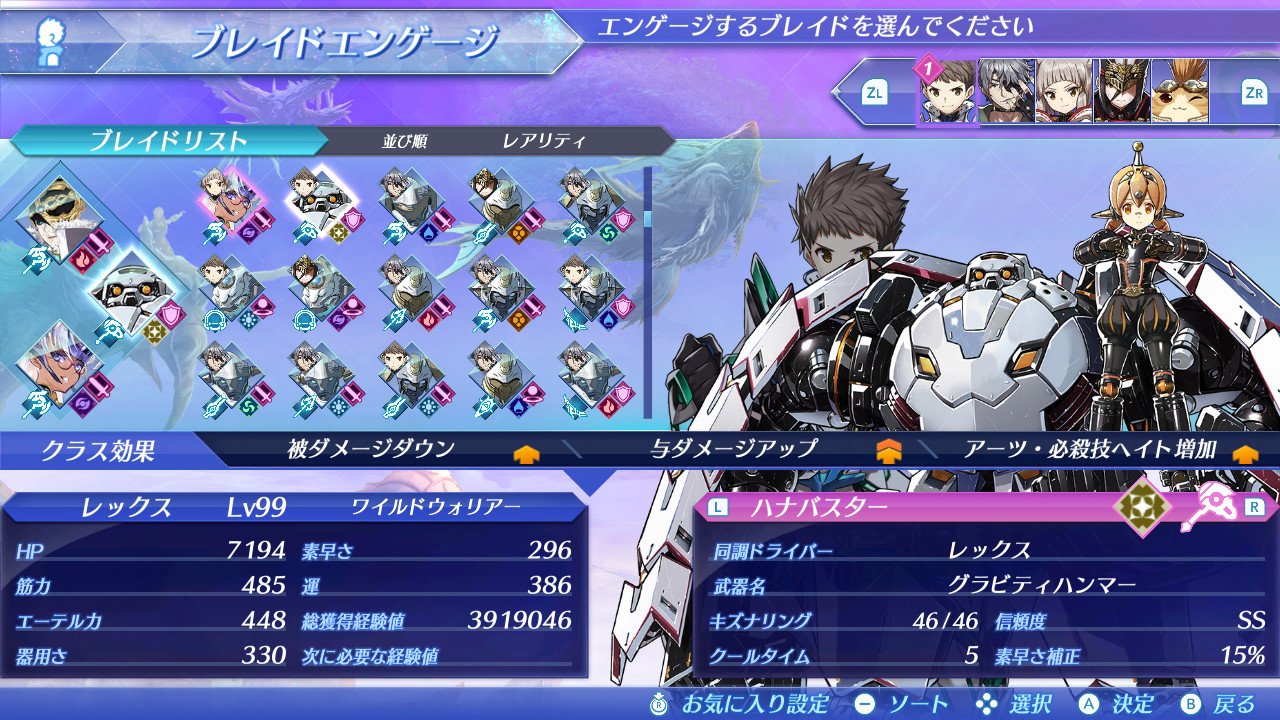The height and width of the screenshot is (720, 1280).
Task: Click the L button icon beside ハナバスター
Action: point(717,505)
